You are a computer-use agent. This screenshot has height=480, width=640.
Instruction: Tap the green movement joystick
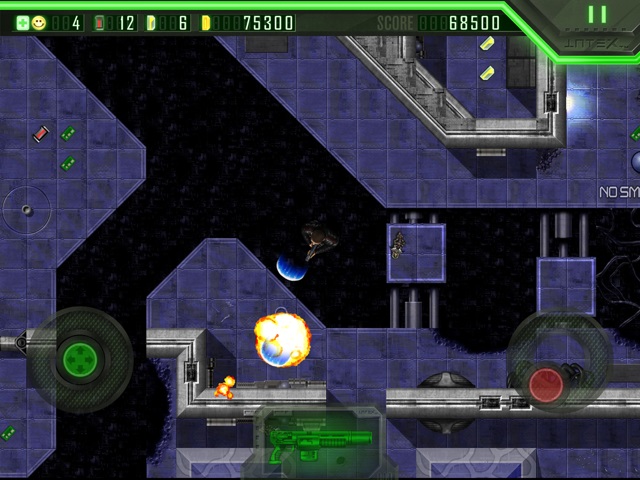pyautogui.click(x=77, y=357)
